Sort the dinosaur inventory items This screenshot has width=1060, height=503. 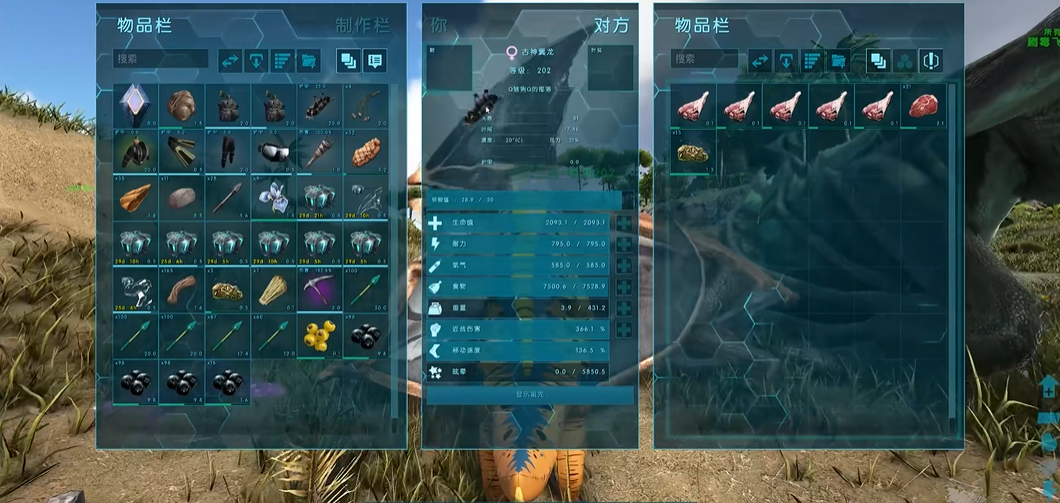[811, 61]
